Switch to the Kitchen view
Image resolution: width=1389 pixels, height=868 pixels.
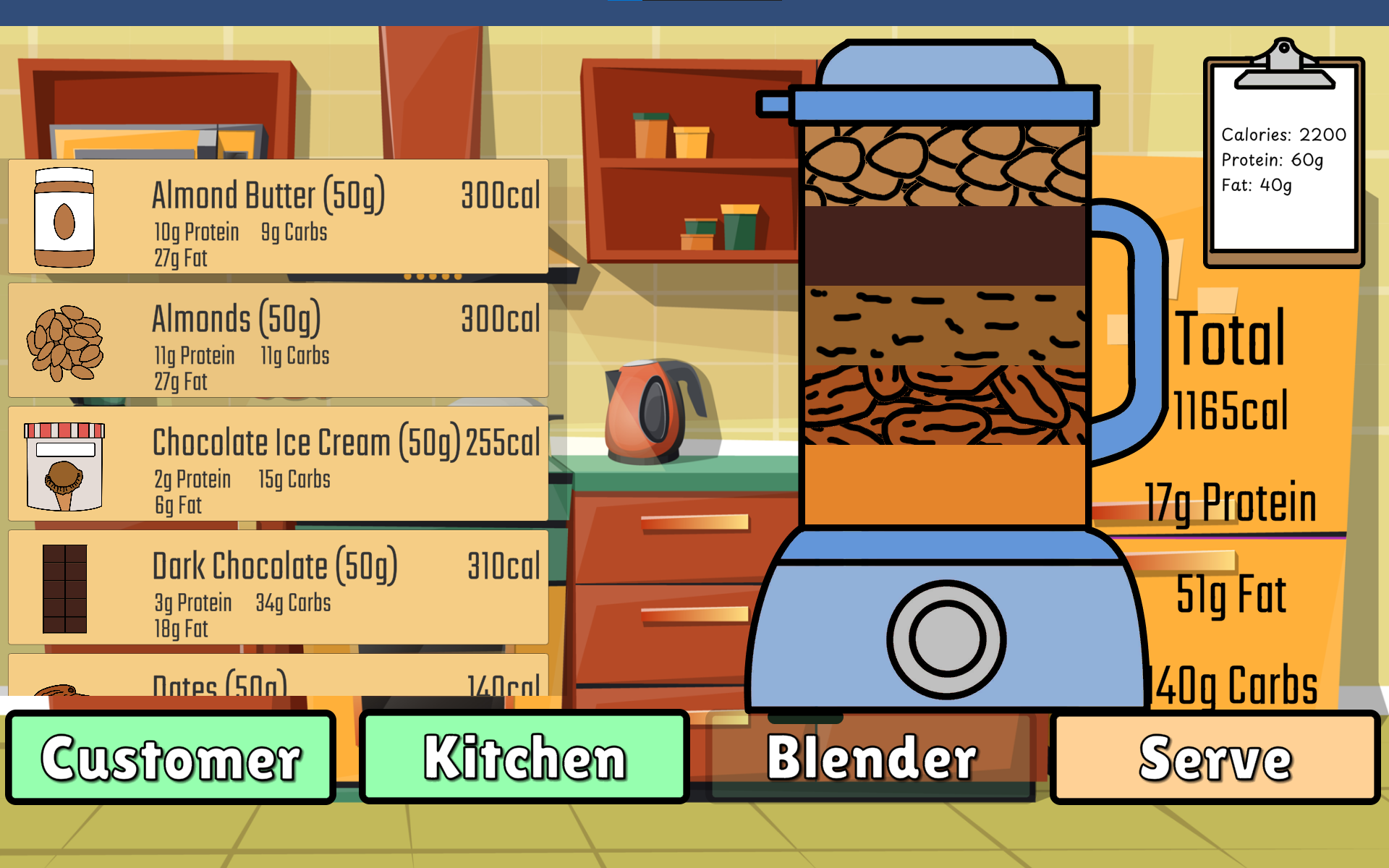point(524,757)
